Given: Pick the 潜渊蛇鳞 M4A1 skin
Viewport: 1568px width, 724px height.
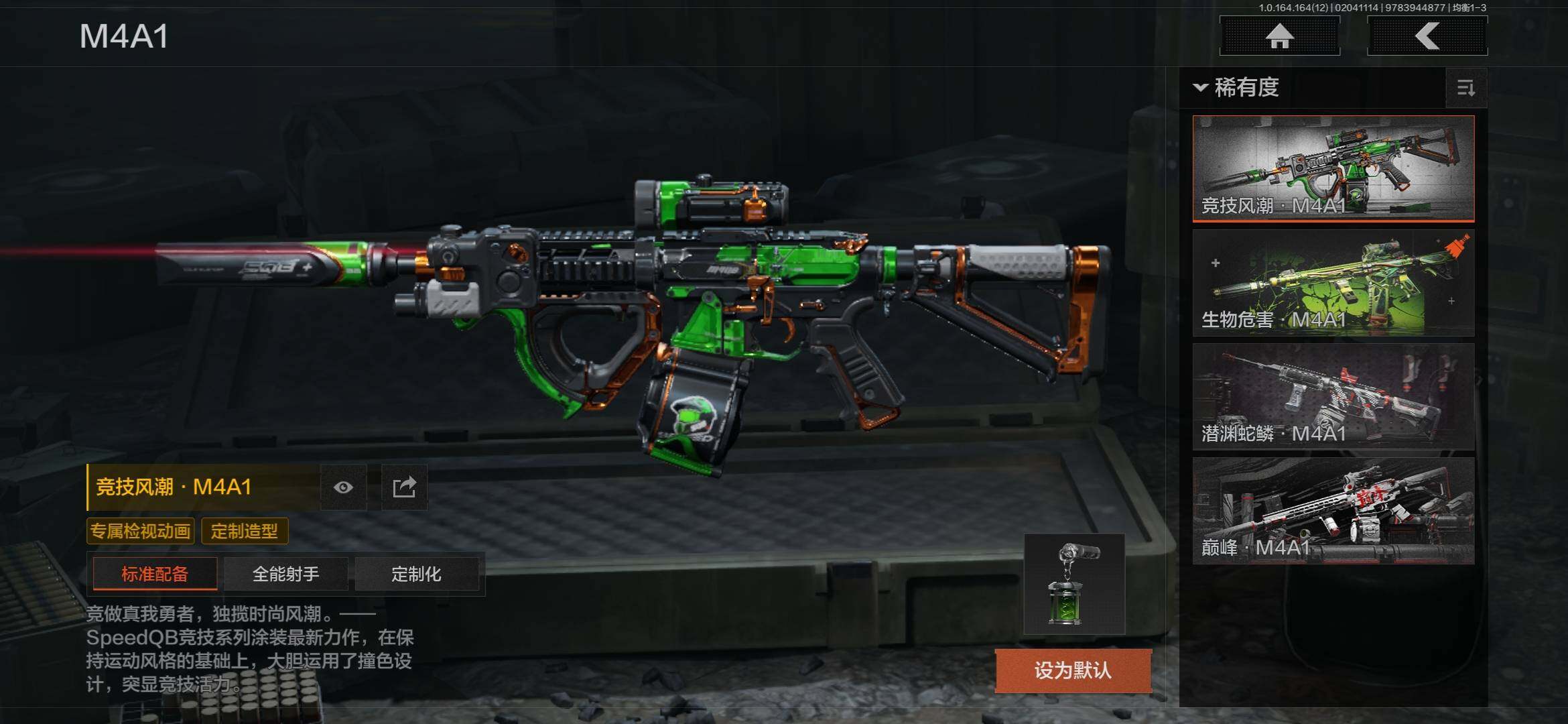Looking at the screenshot, I should pyautogui.click(x=1333, y=396).
